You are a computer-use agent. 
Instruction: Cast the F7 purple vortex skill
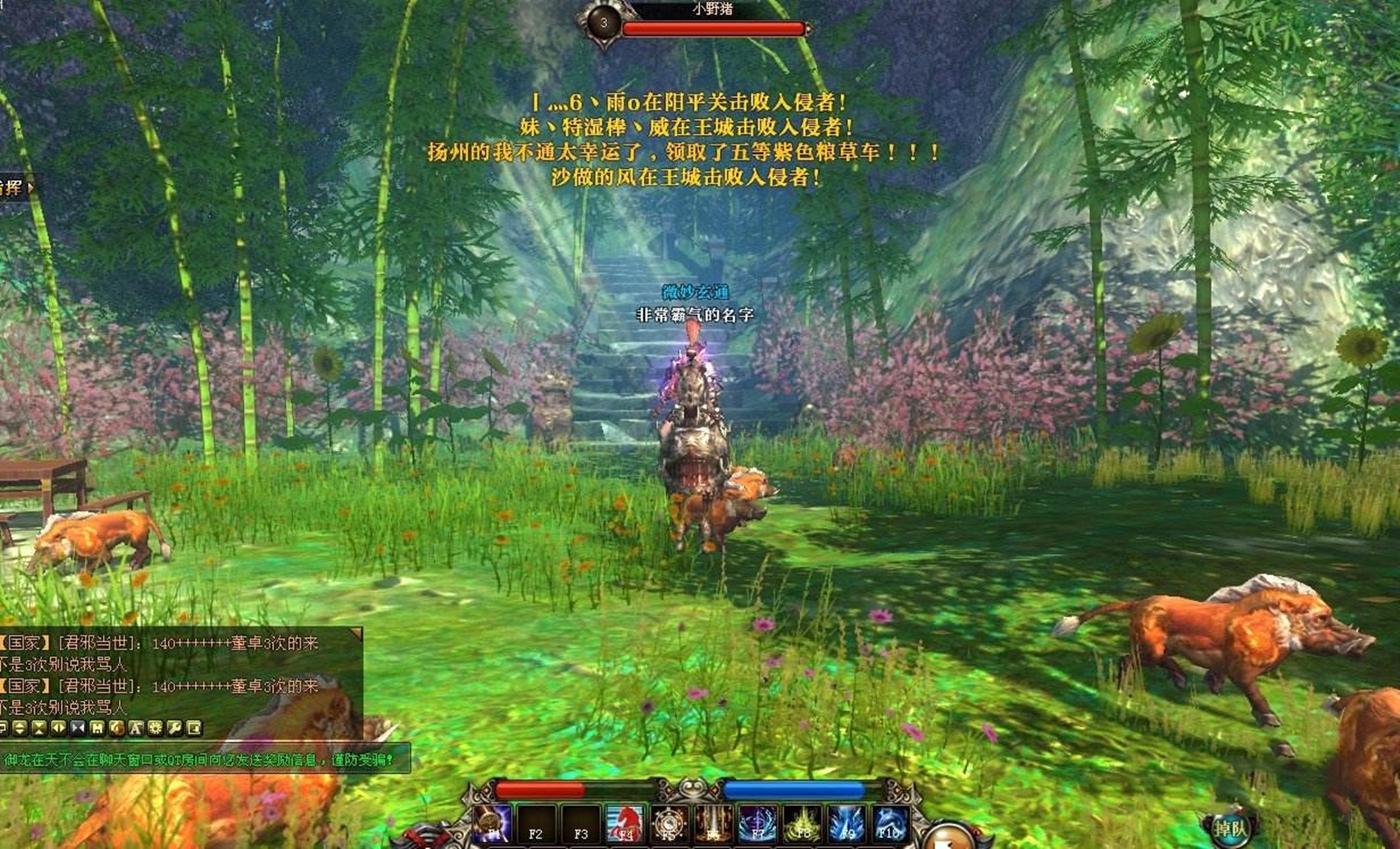click(x=757, y=824)
